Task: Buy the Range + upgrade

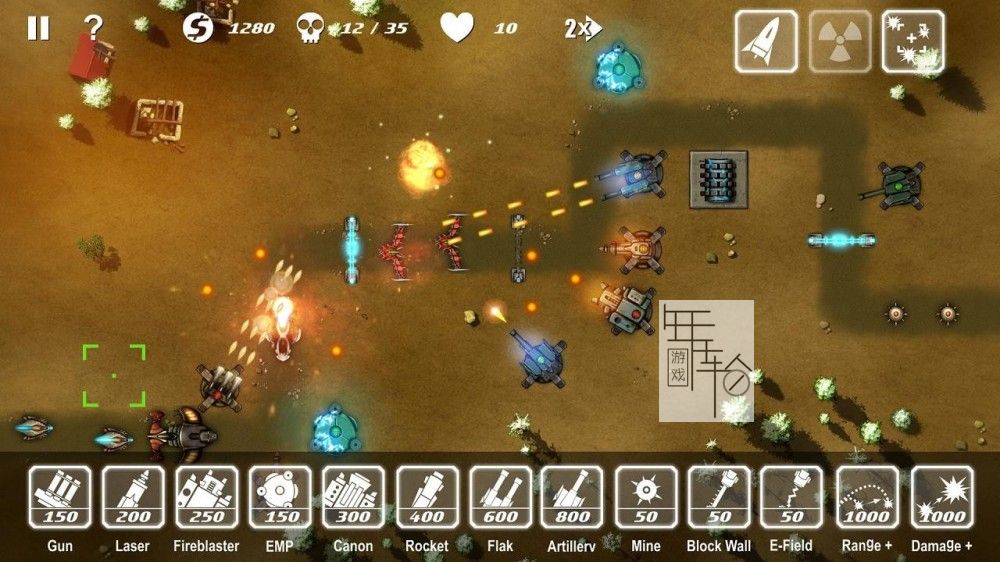Action: pos(867,497)
